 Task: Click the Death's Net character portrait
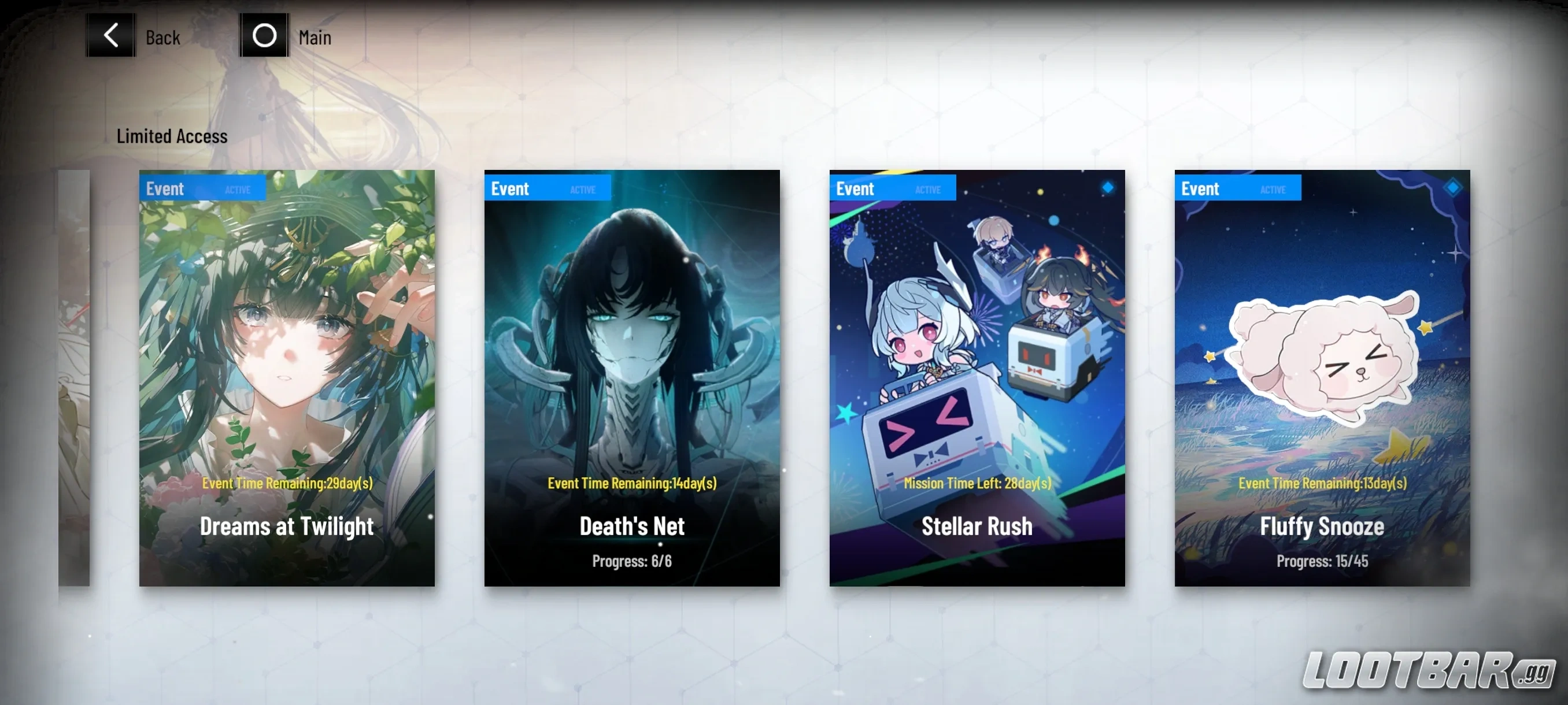coord(632,335)
